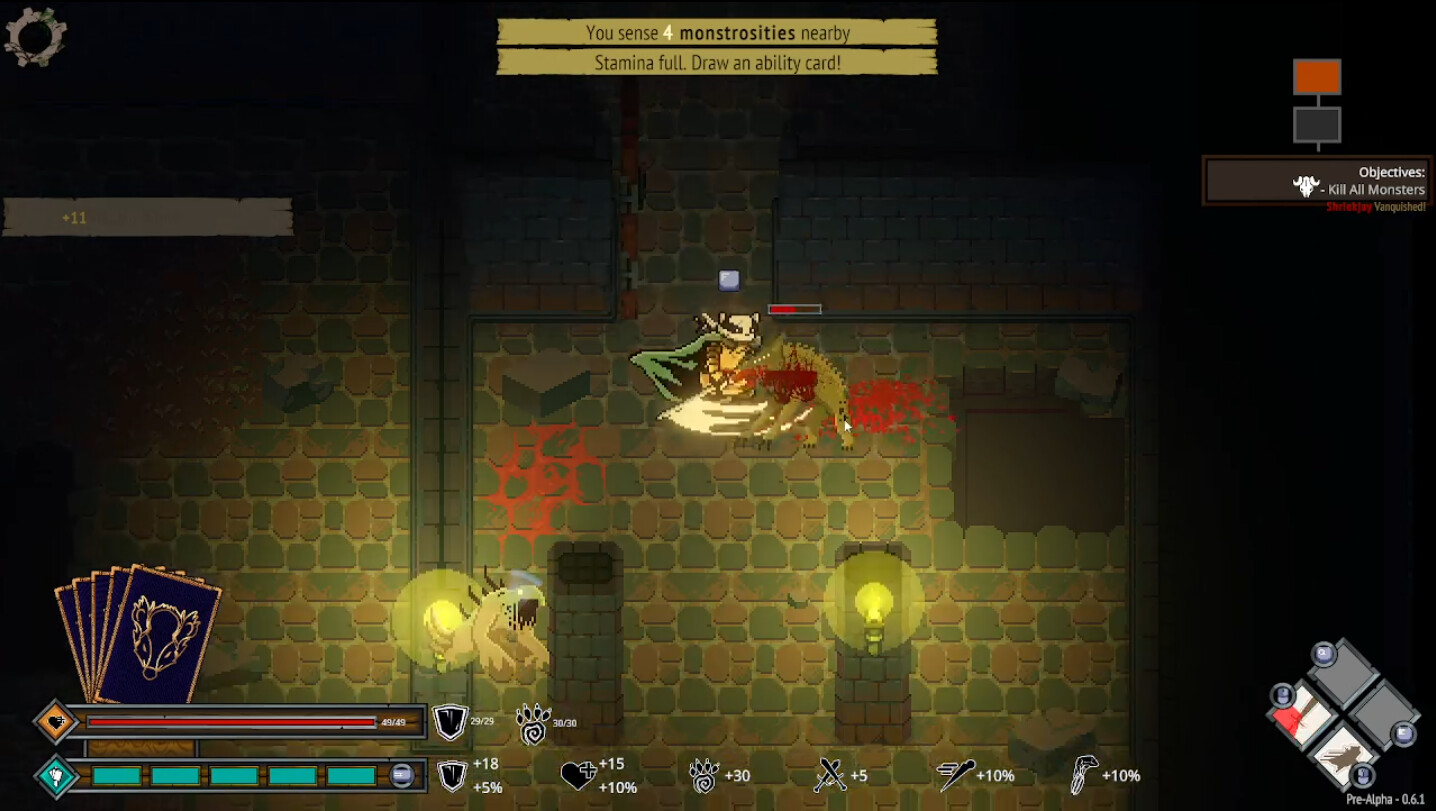1436x811 pixels.
Task: Click the shield +18 defense bonus icon
Action: coord(452,774)
